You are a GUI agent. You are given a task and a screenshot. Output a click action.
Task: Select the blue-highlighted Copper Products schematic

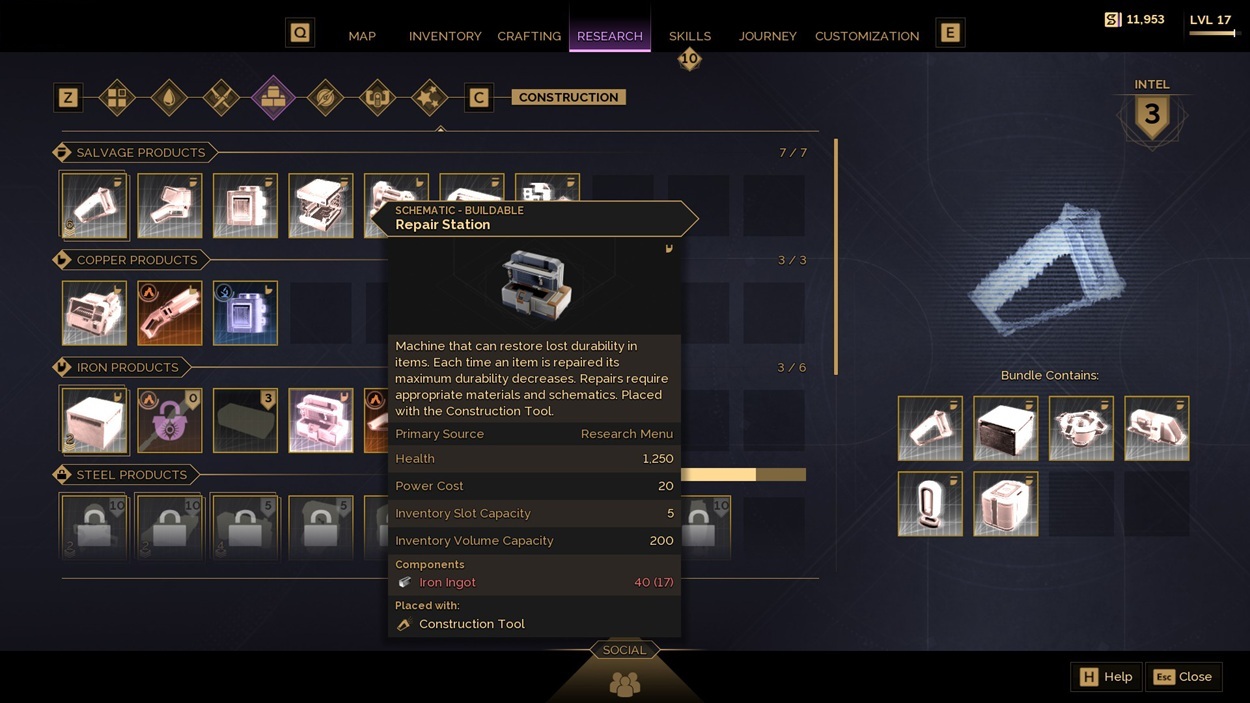245,313
